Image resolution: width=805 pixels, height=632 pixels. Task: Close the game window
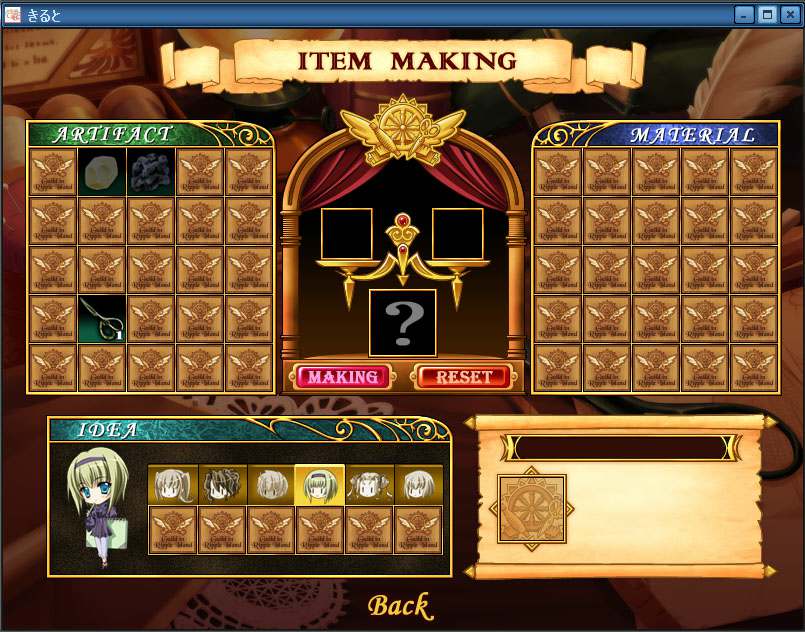point(790,15)
